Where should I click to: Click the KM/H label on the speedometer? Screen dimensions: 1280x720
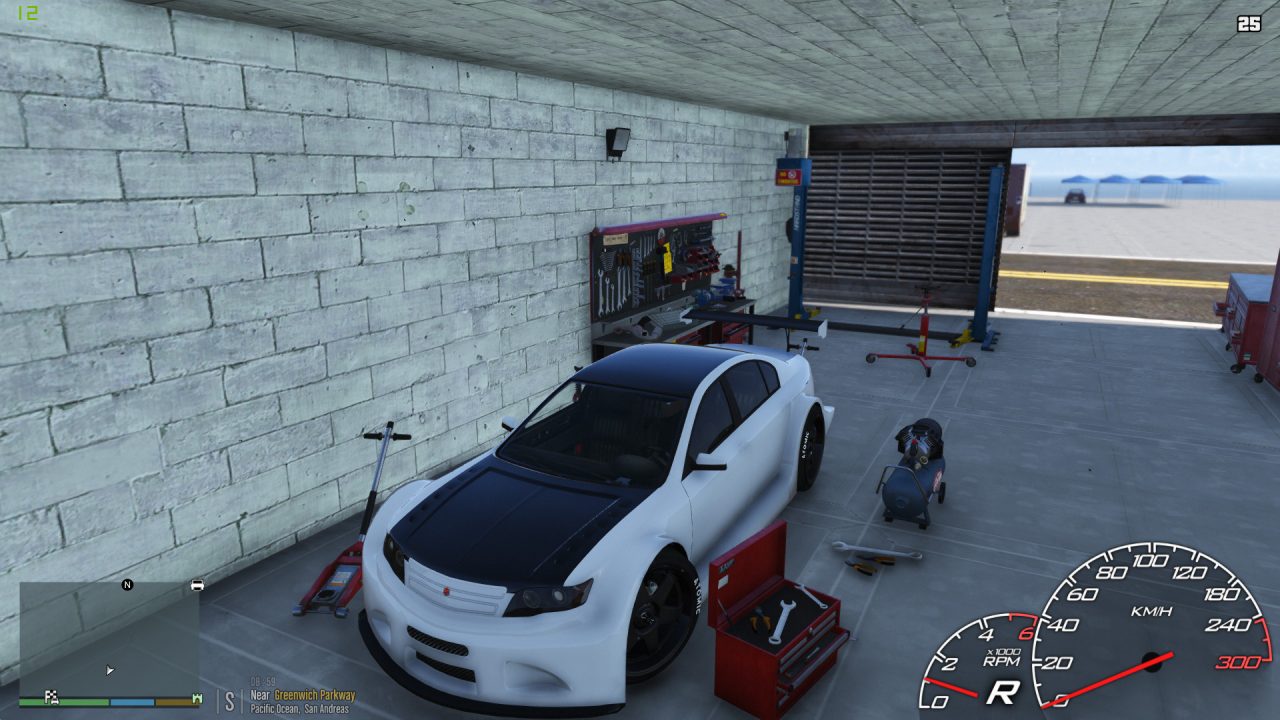click(1152, 612)
